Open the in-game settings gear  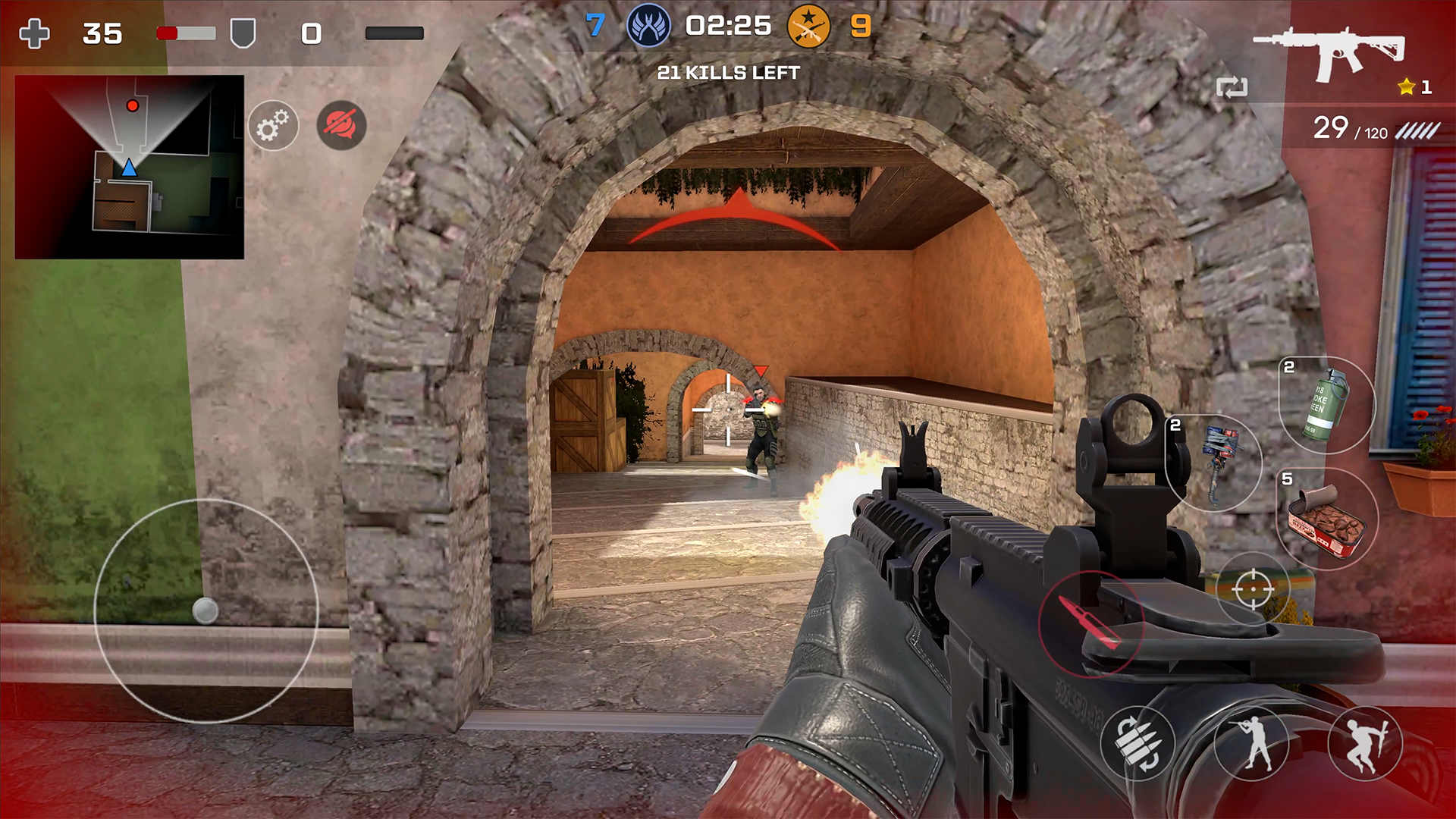(x=273, y=126)
